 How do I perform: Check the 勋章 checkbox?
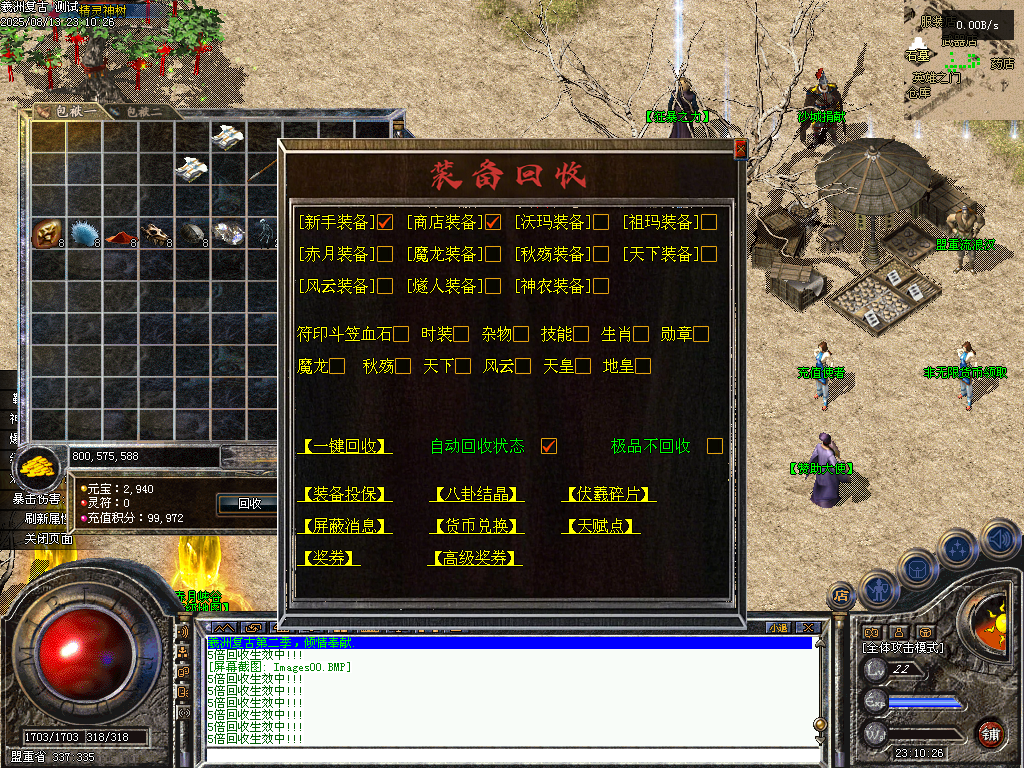click(701, 334)
